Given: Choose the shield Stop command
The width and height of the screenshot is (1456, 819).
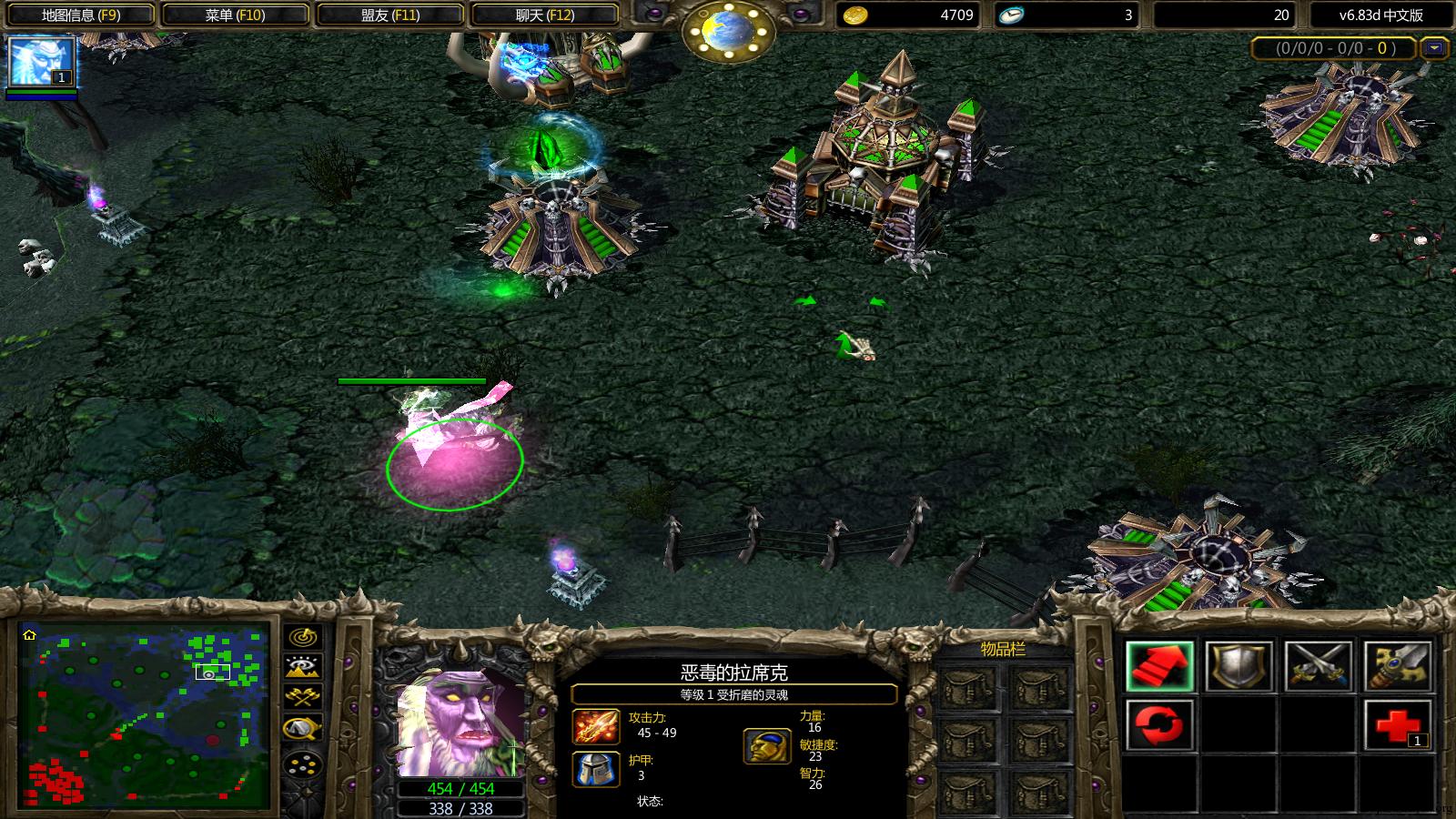Looking at the screenshot, I should point(1239,666).
